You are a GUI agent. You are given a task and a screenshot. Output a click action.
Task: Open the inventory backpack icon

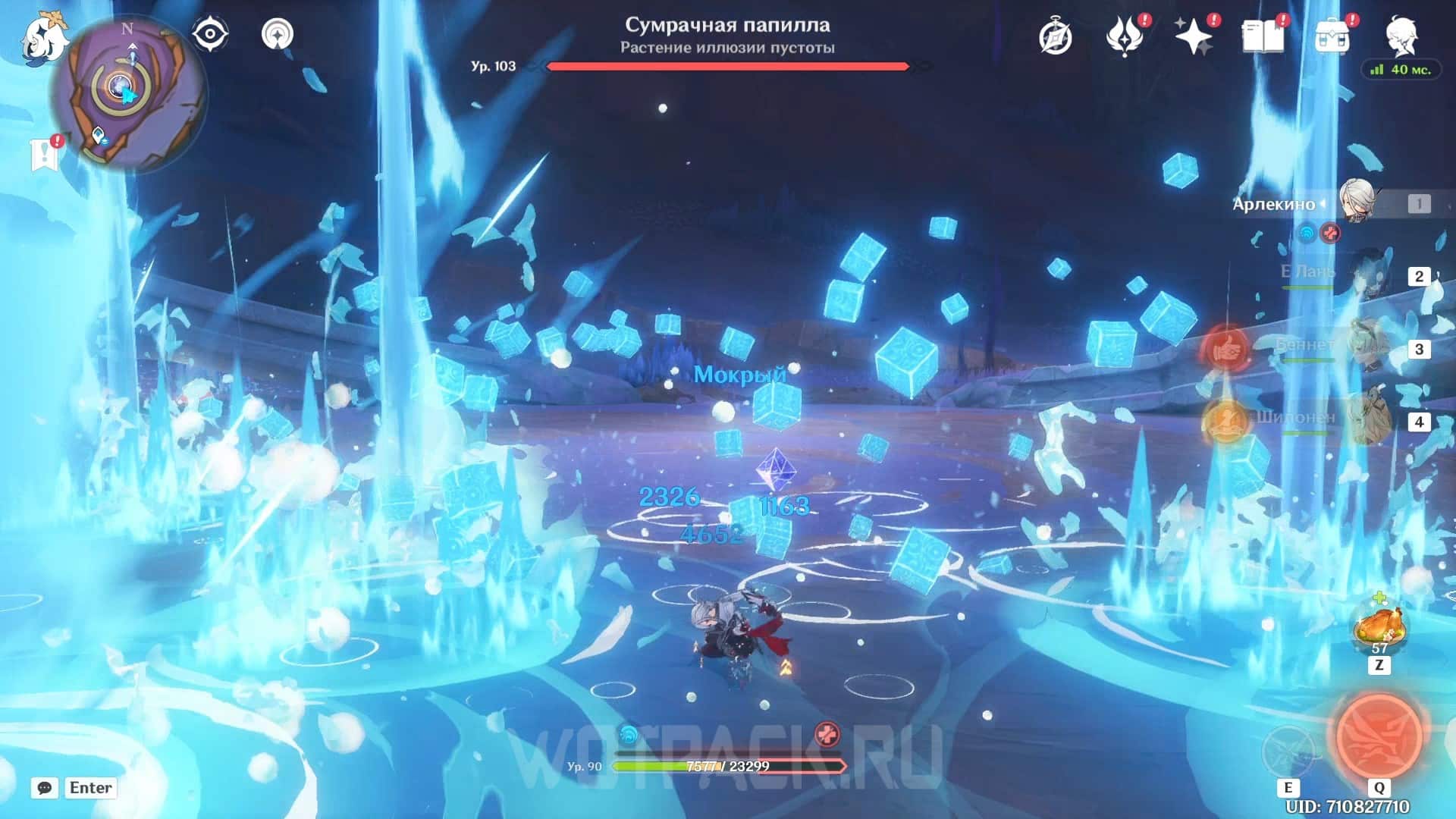(x=1332, y=36)
